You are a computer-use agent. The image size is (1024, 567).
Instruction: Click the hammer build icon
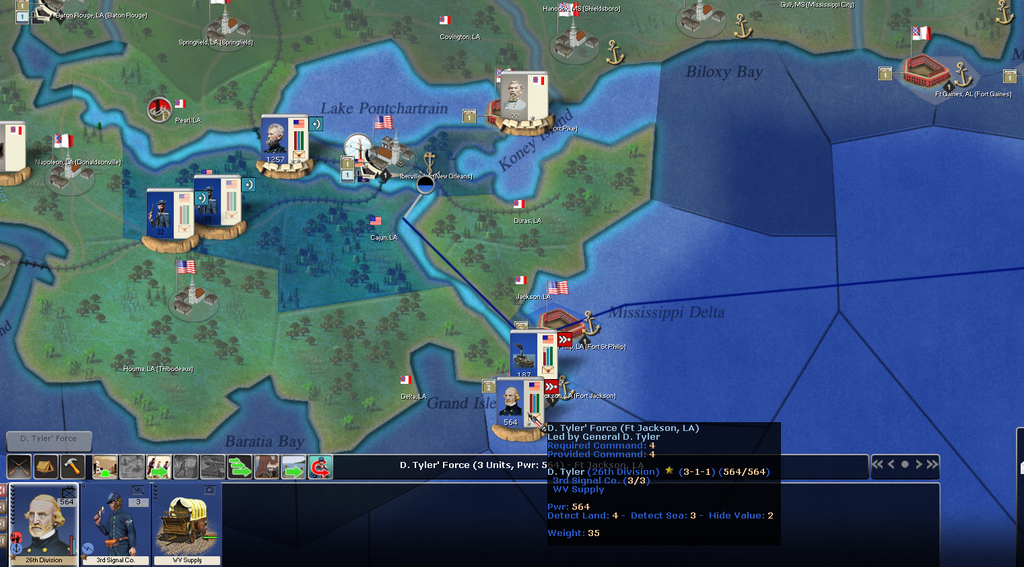tap(71, 467)
